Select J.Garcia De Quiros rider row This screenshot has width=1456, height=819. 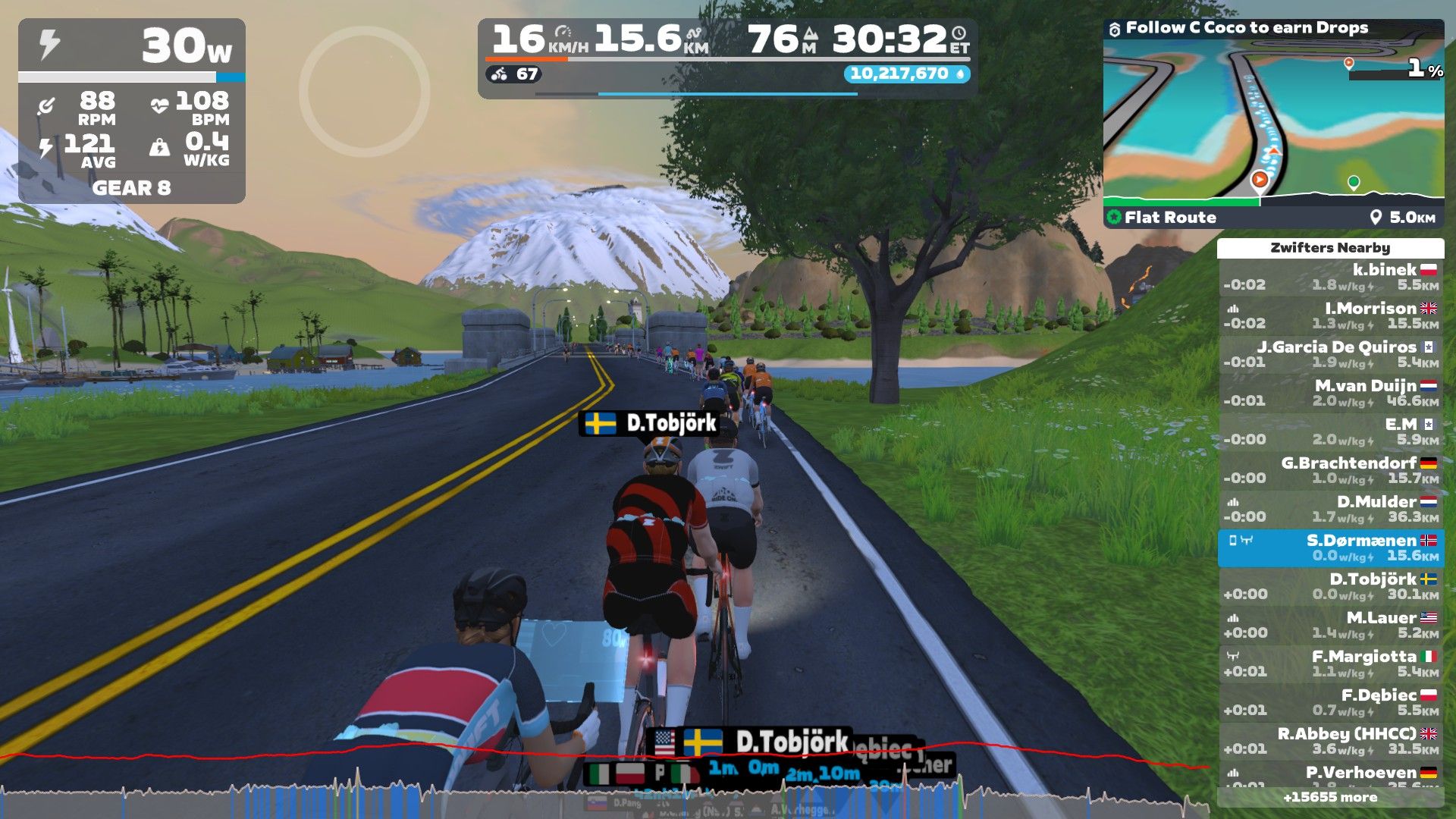click(x=1331, y=354)
